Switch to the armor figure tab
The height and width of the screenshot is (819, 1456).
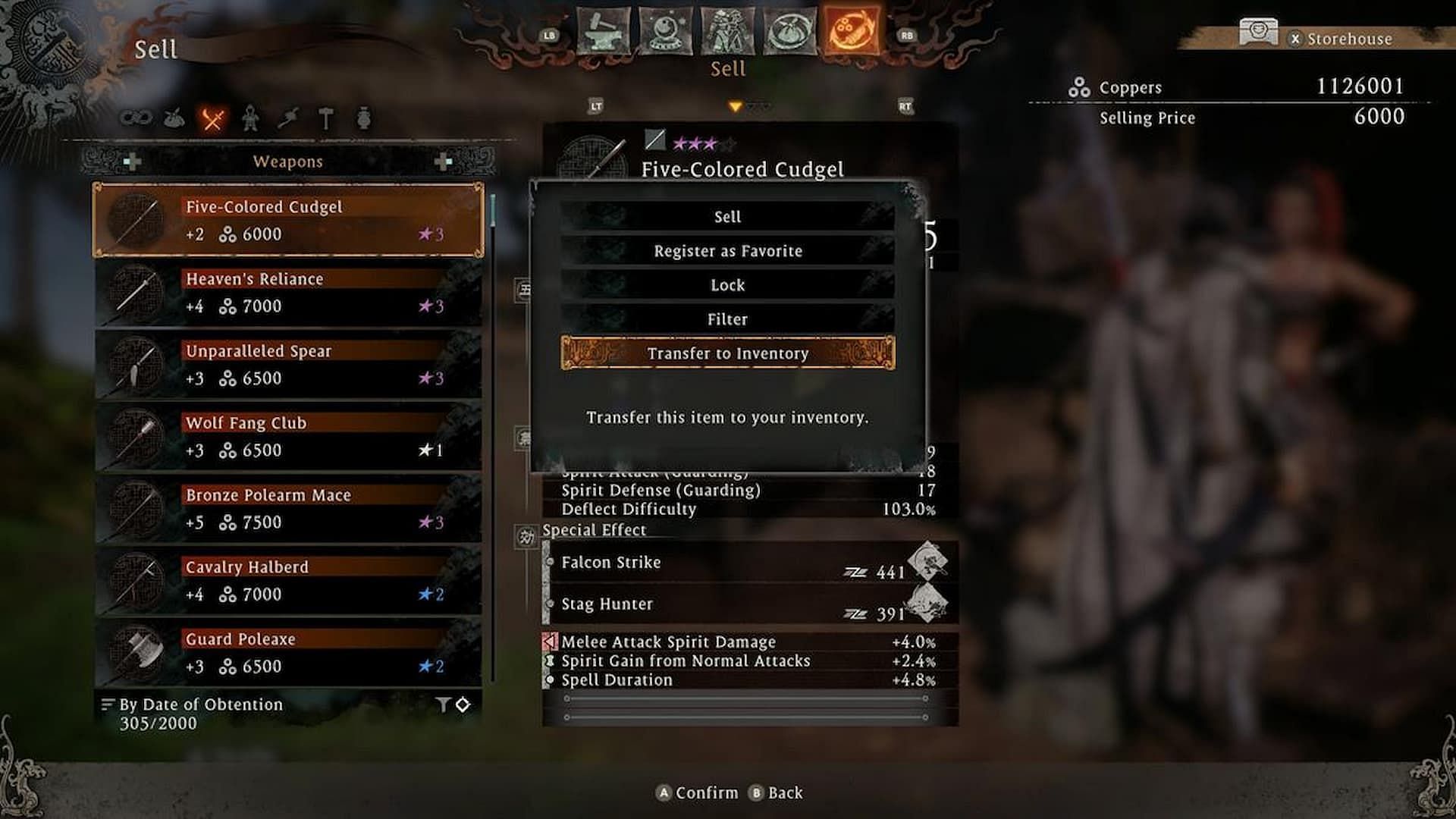click(x=726, y=32)
